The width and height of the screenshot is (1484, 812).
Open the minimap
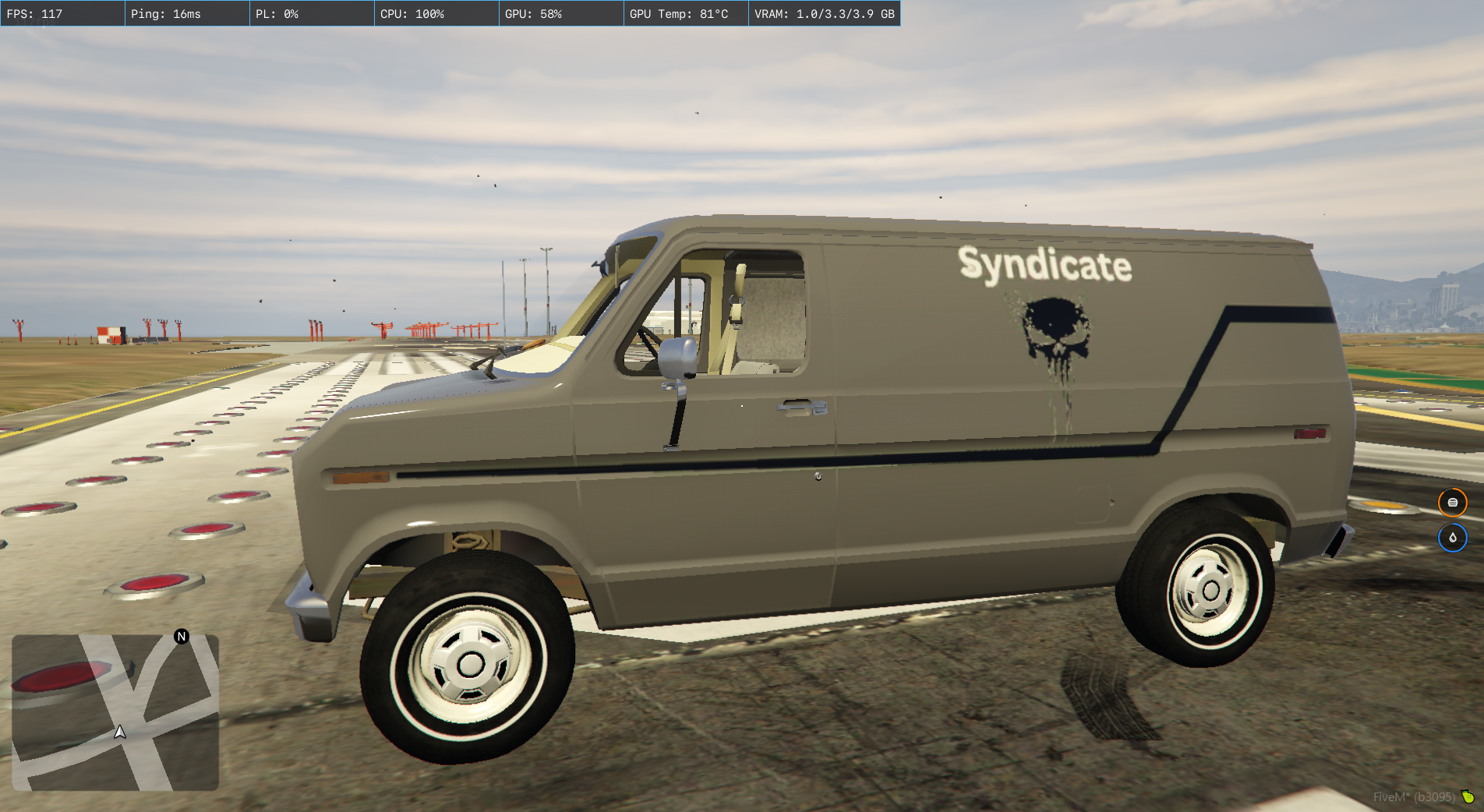click(x=115, y=712)
